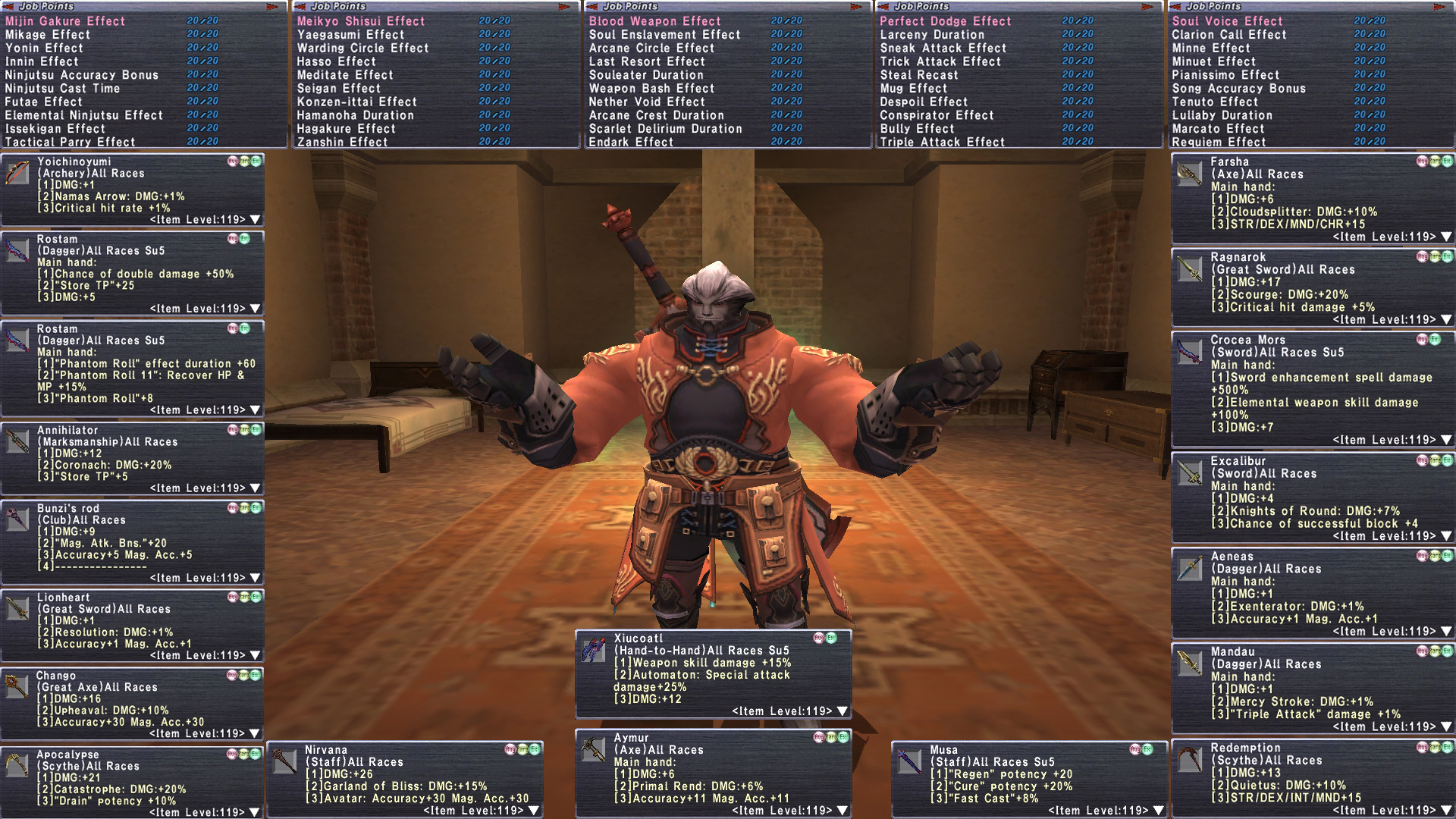1456x819 pixels.
Task: Select the Triple Attack Effect row
Action: (942, 142)
